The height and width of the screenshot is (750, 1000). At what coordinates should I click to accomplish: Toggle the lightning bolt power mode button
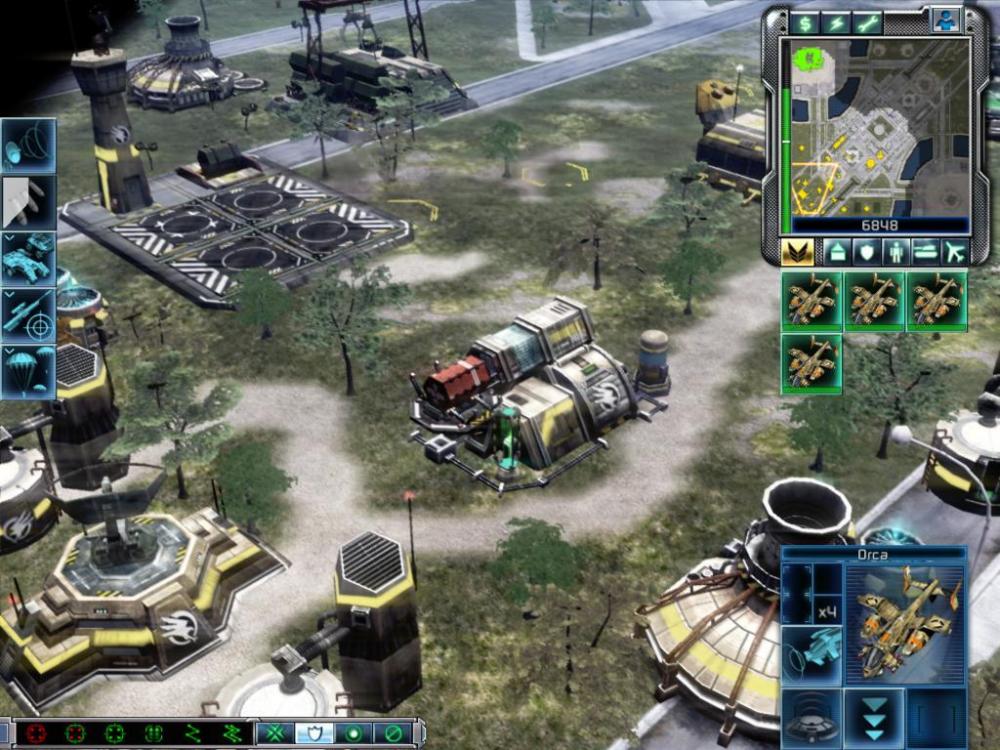837,23
